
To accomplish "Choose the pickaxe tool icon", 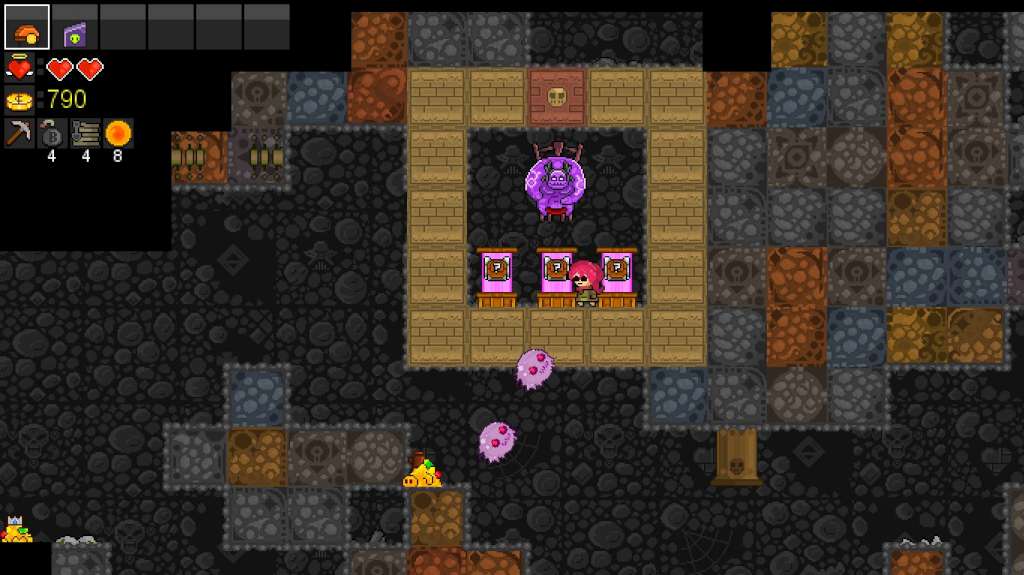I will 20,133.
